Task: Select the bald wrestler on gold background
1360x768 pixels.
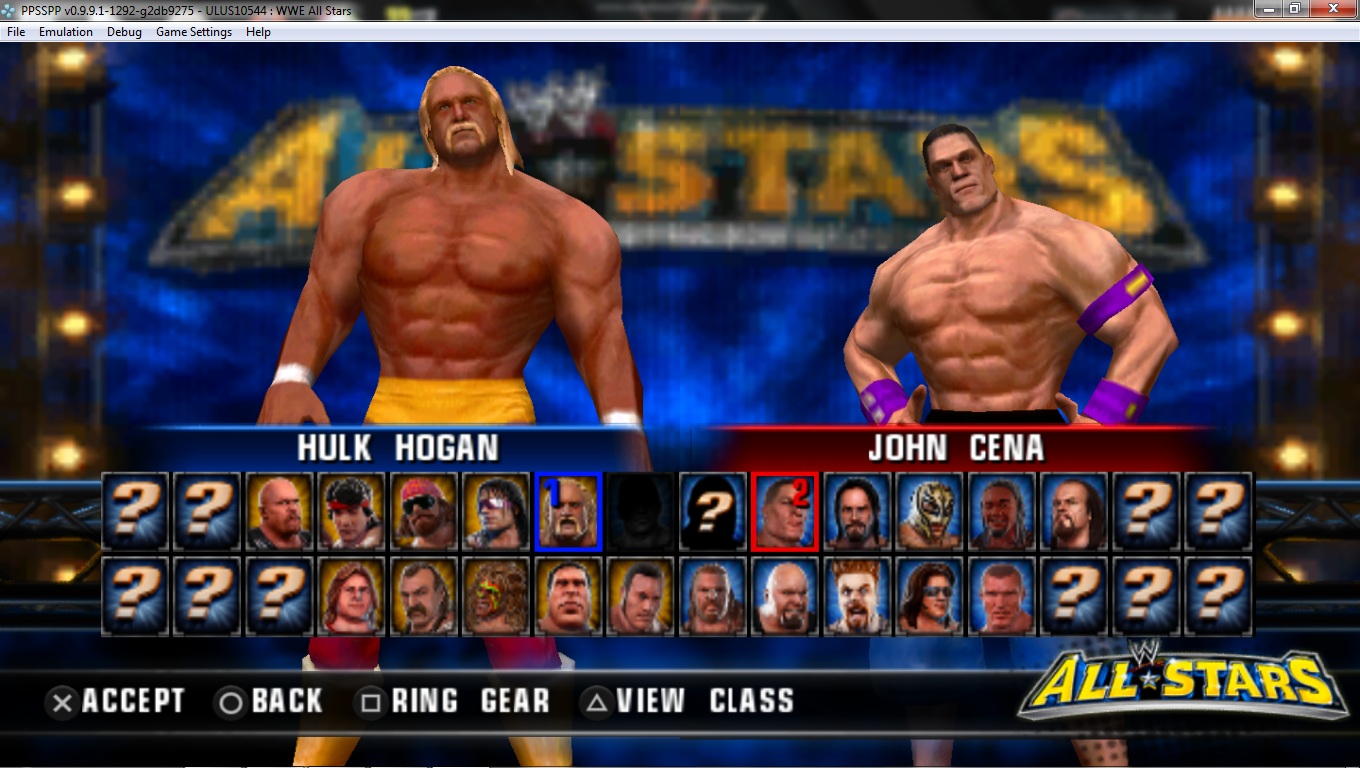Action: click(281, 511)
